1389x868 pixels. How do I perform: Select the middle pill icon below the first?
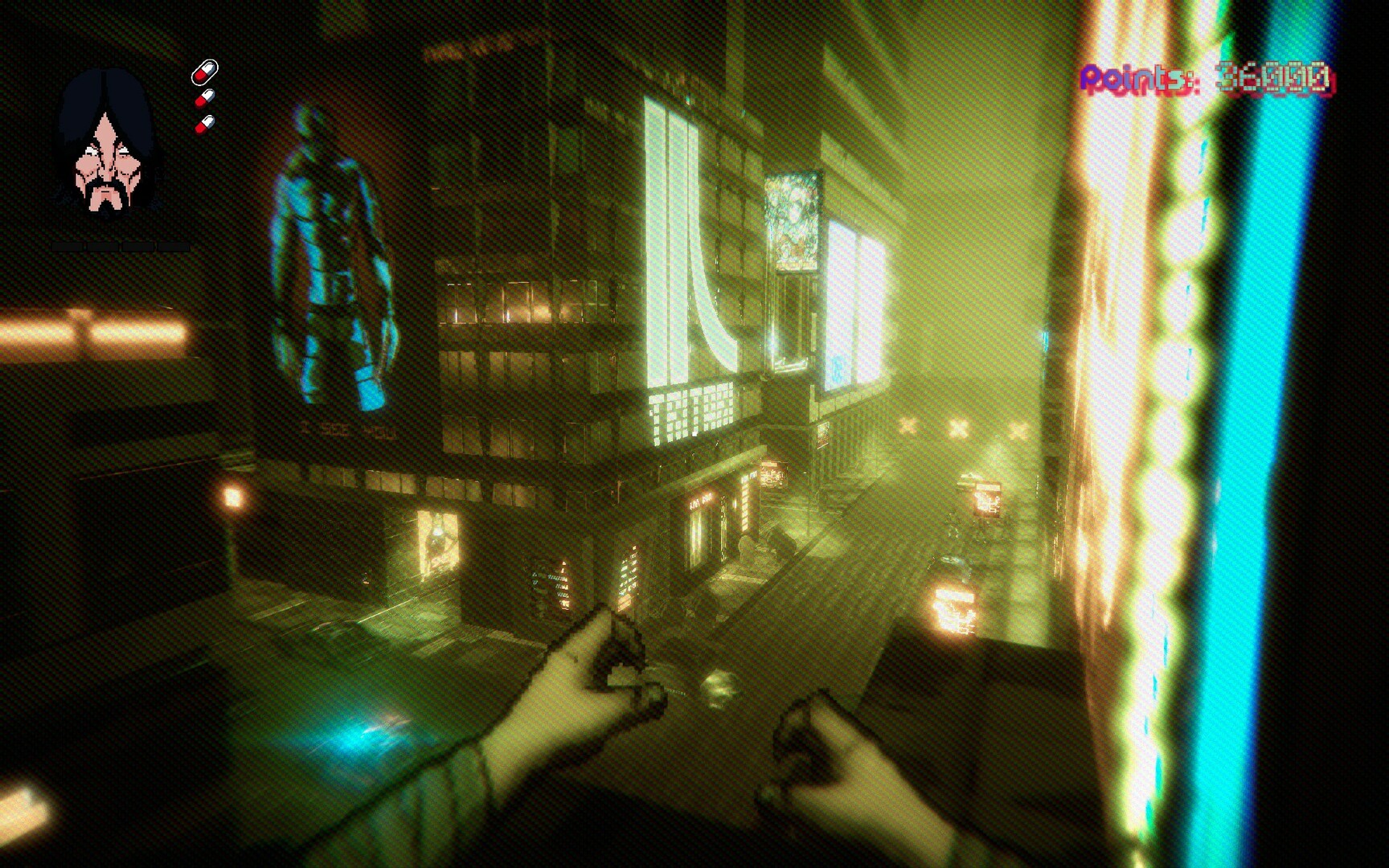click(x=205, y=98)
